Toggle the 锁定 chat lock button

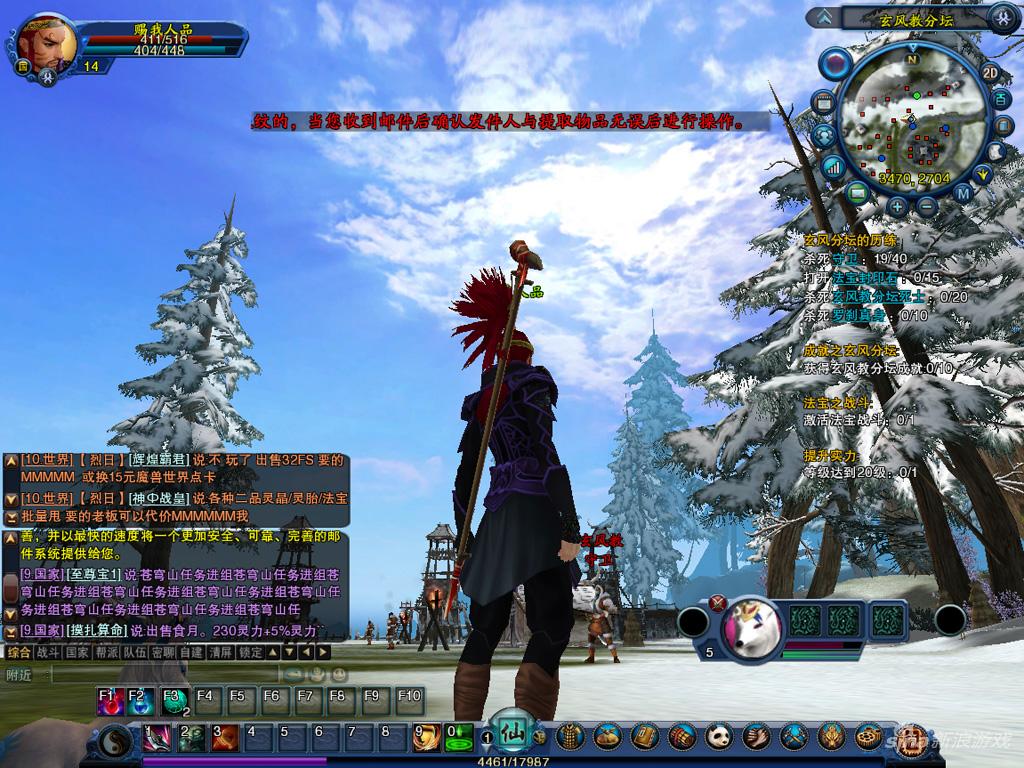coord(251,652)
